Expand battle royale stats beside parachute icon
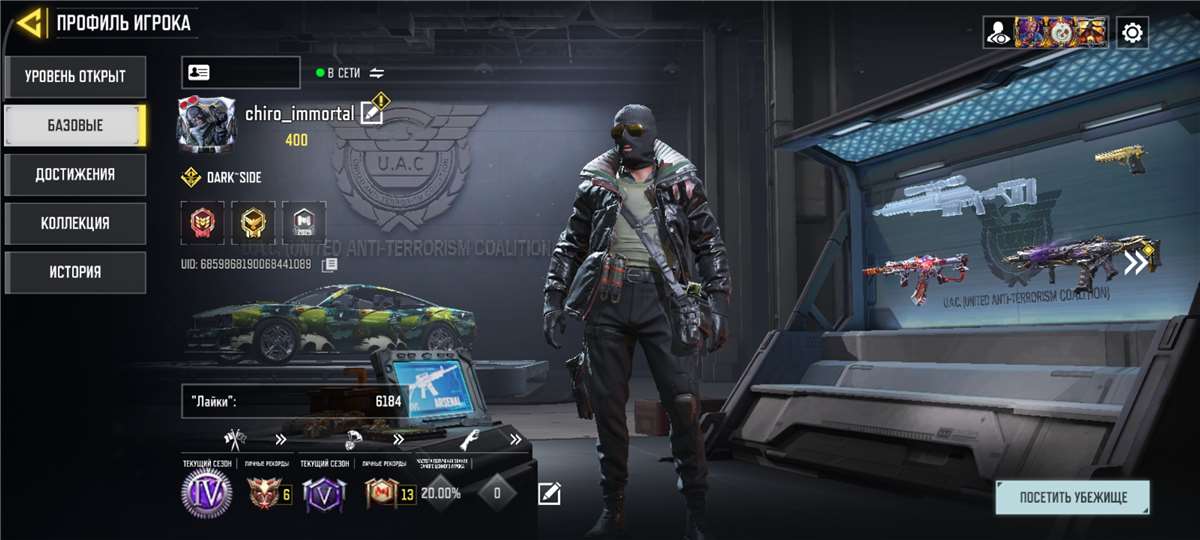 click(398, 439)
